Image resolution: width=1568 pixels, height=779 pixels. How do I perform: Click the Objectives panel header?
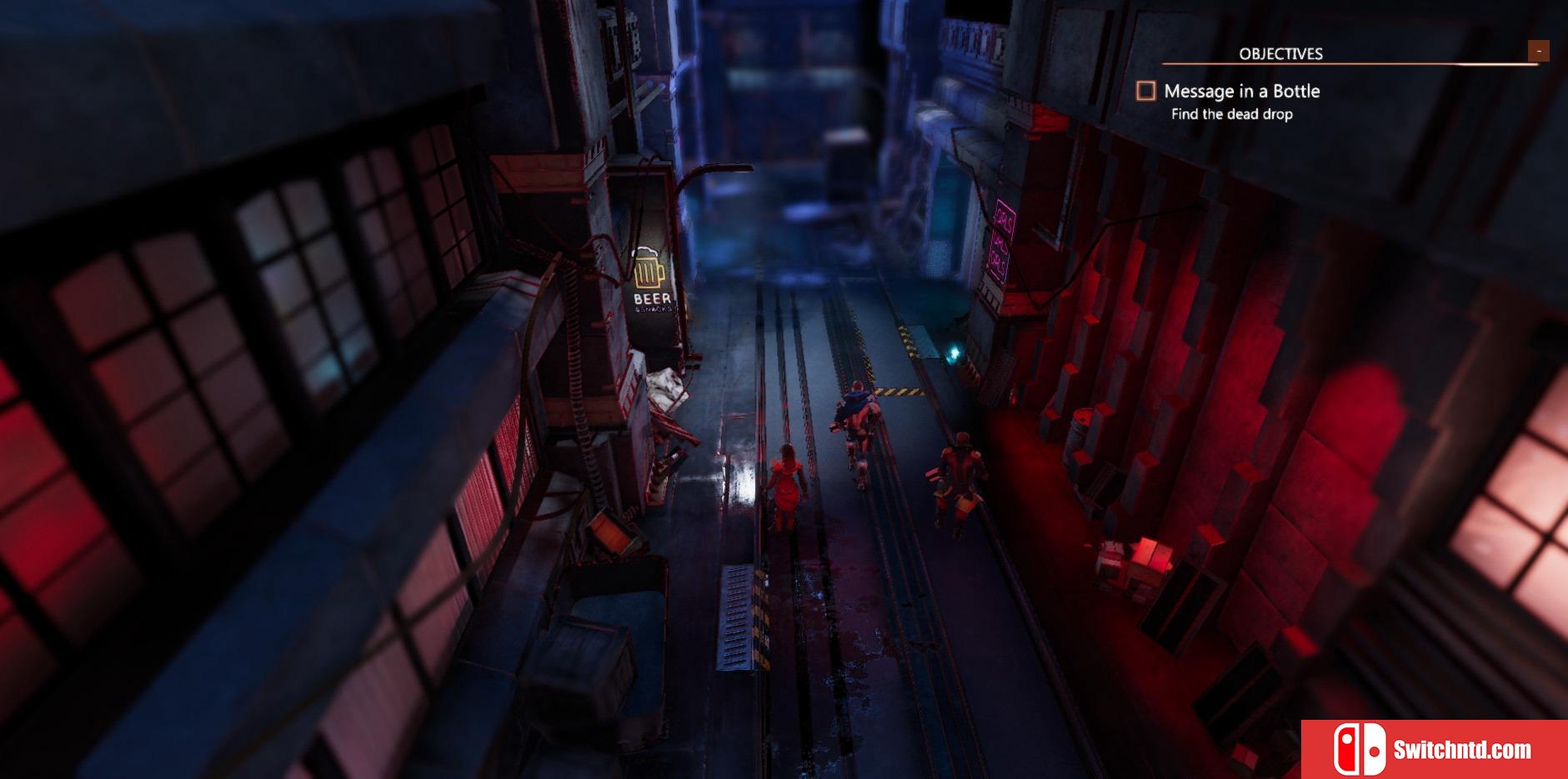point(1280,54)
